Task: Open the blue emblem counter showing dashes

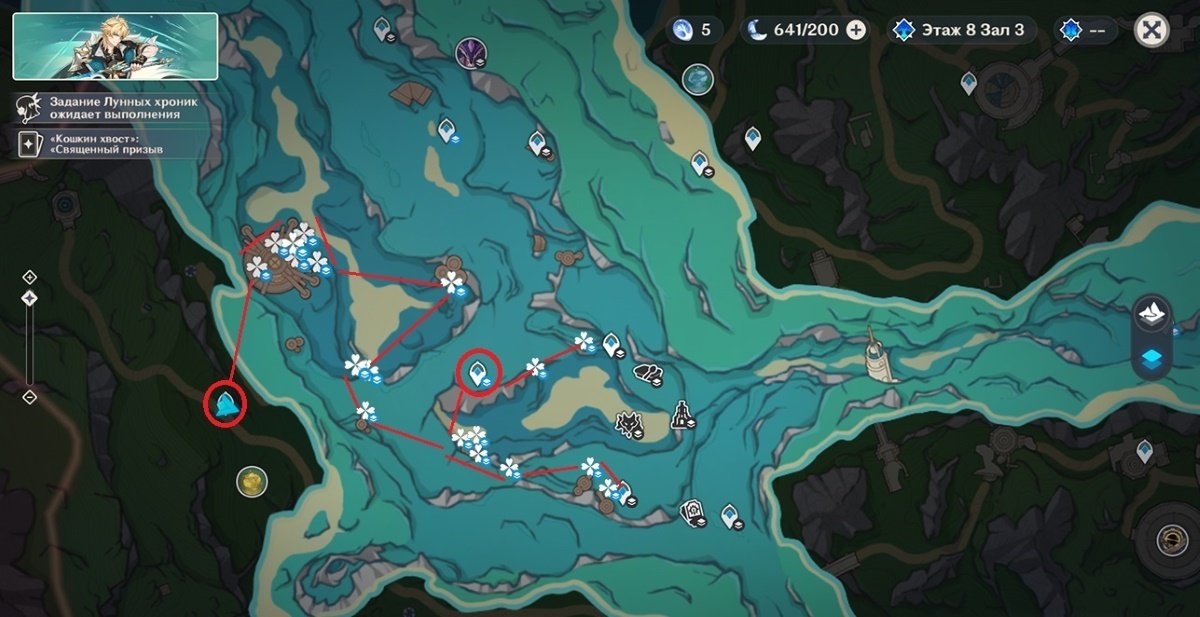Action: pos(1087,30)
